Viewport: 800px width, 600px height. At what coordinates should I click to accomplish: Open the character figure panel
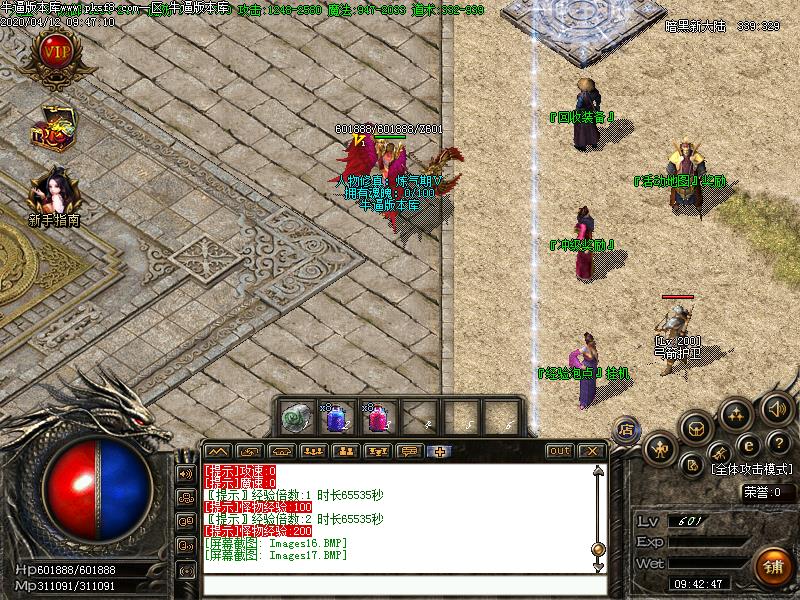(x=661, y=450)
